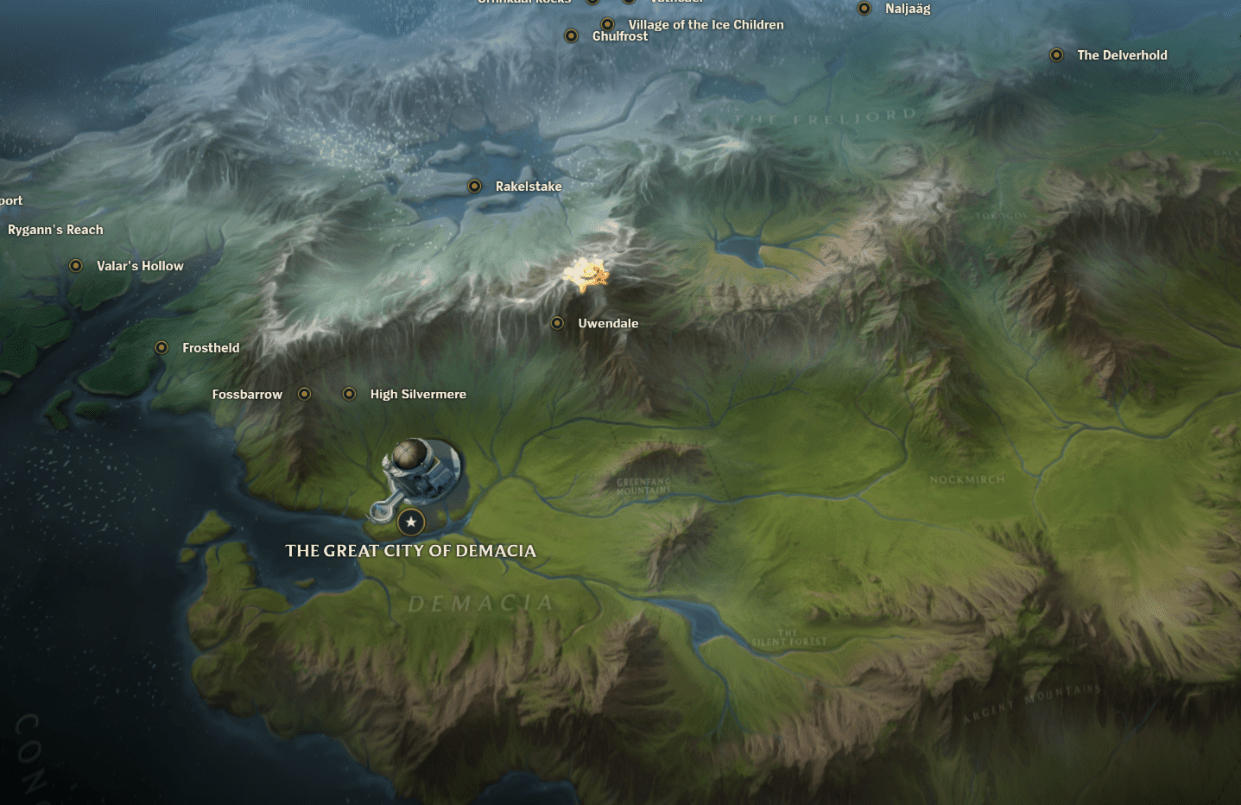
Task: Select the Great City of Demacia star marker
Action: [x=410, y=521]
